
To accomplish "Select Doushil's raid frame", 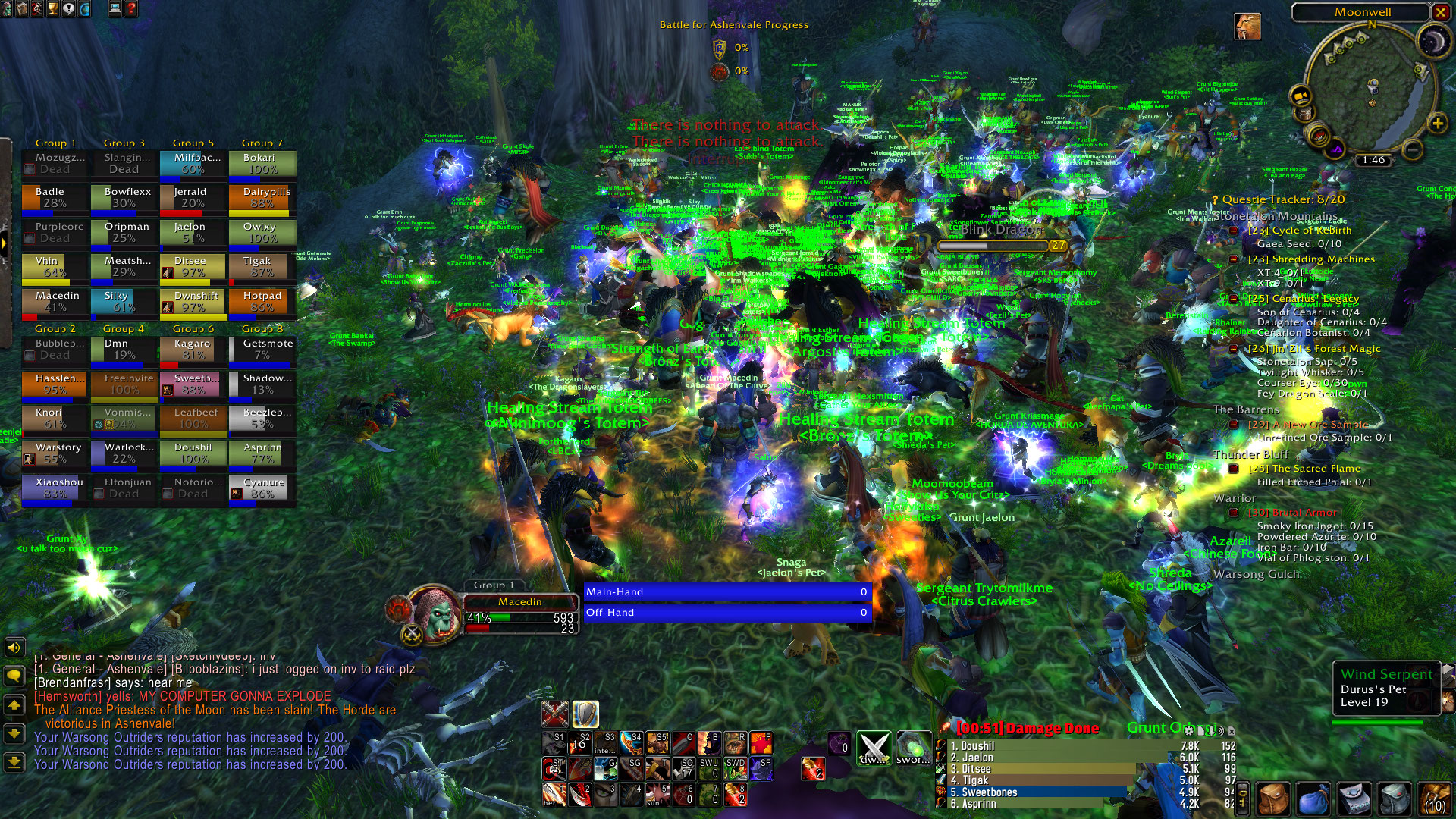I will point(193,453).
